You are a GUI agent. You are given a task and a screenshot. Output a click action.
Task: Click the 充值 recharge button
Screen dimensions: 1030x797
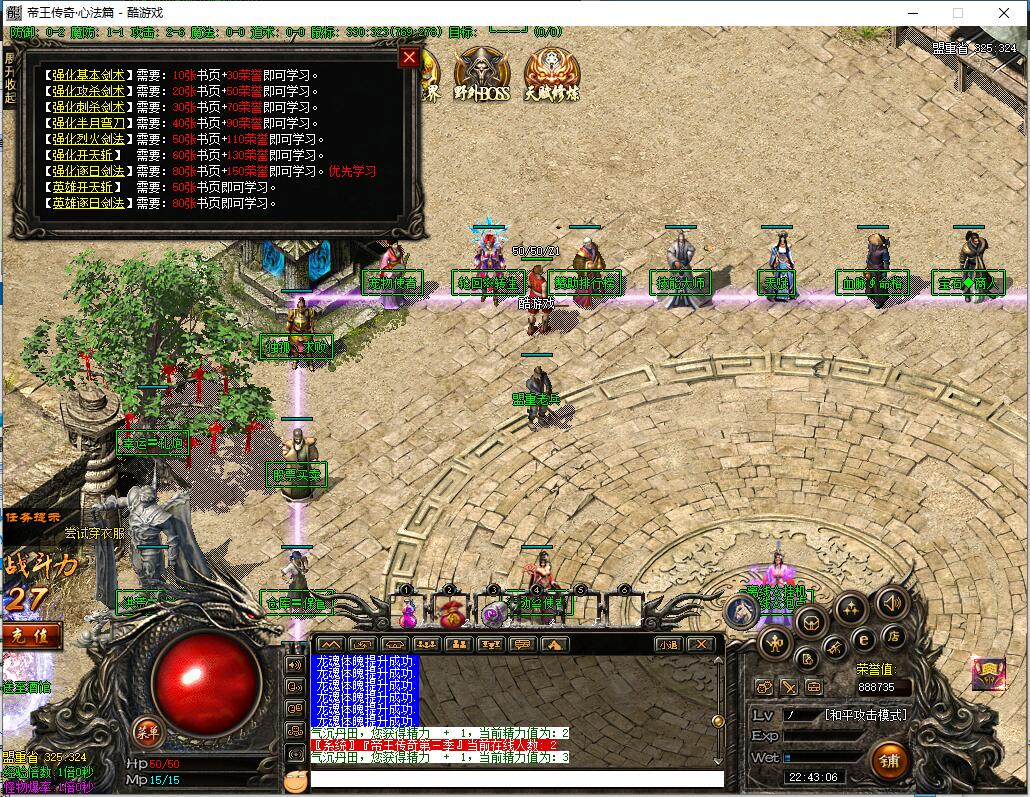(x=30, y=636)
